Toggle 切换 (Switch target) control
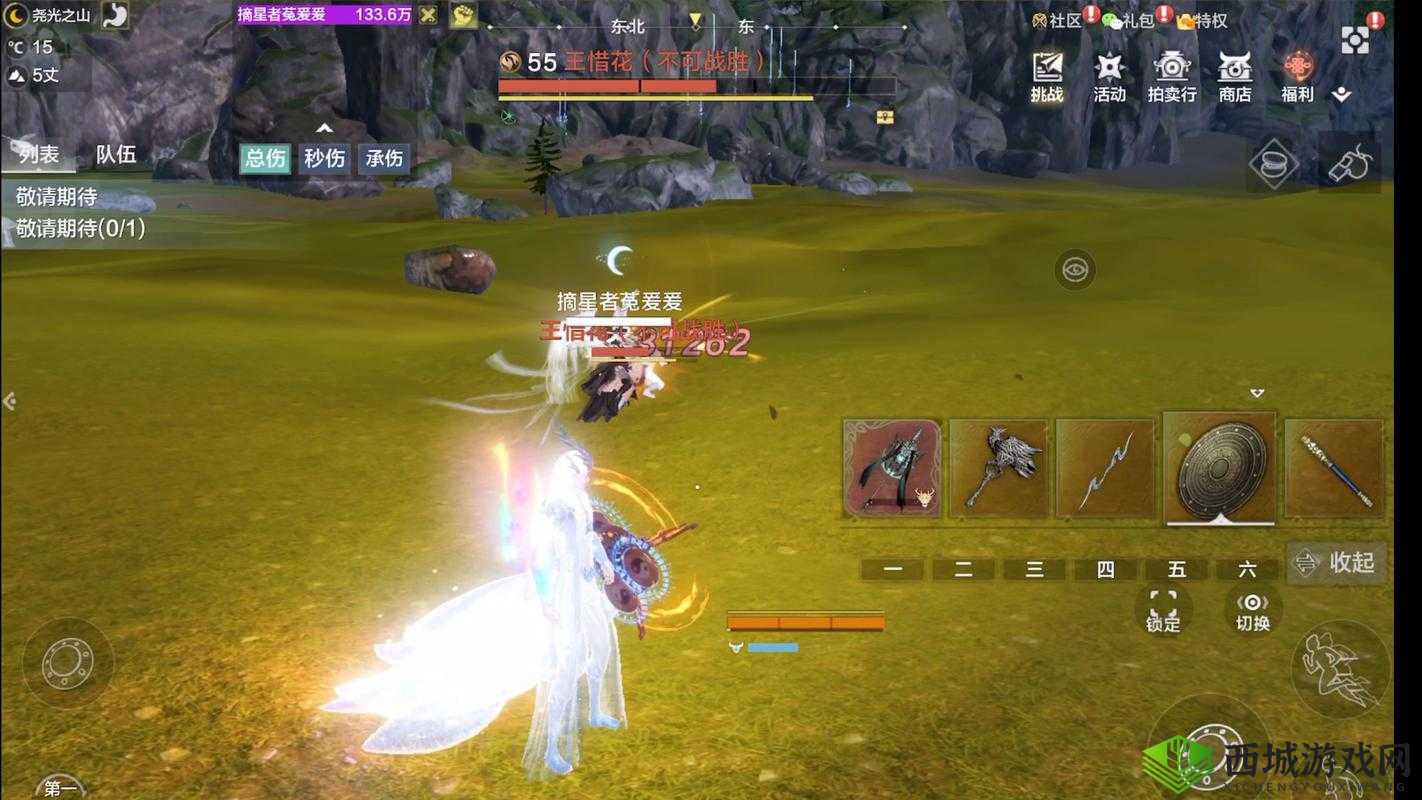This screenshot has height=800, width=1422. [x=1253, y=608]
